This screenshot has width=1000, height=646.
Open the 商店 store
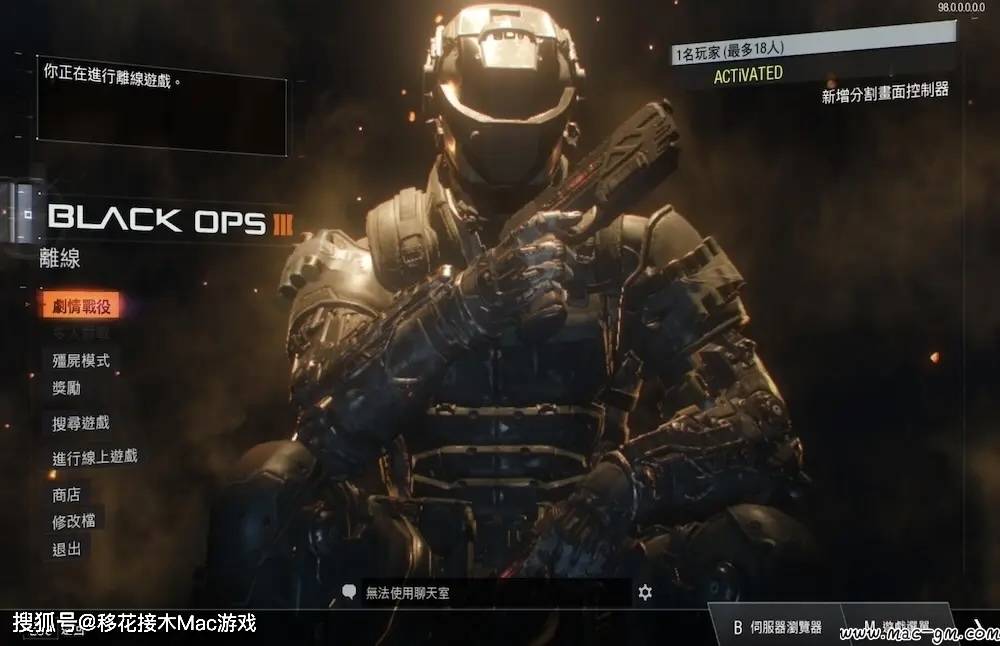pyautogui.click(x=67, y=494)
